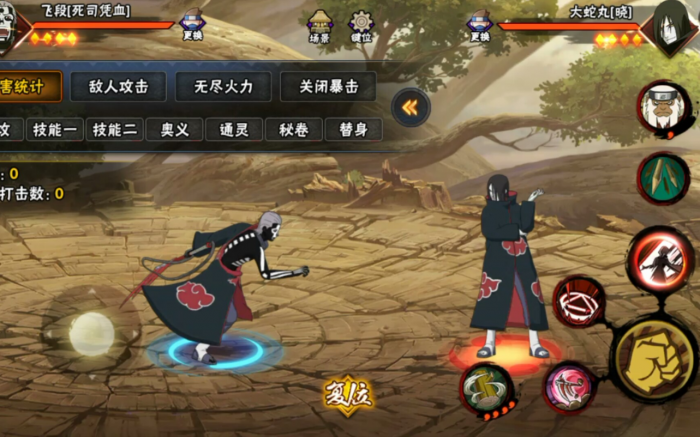
Task: Click the 场景 scene selection icon
Action: point(320,25)
